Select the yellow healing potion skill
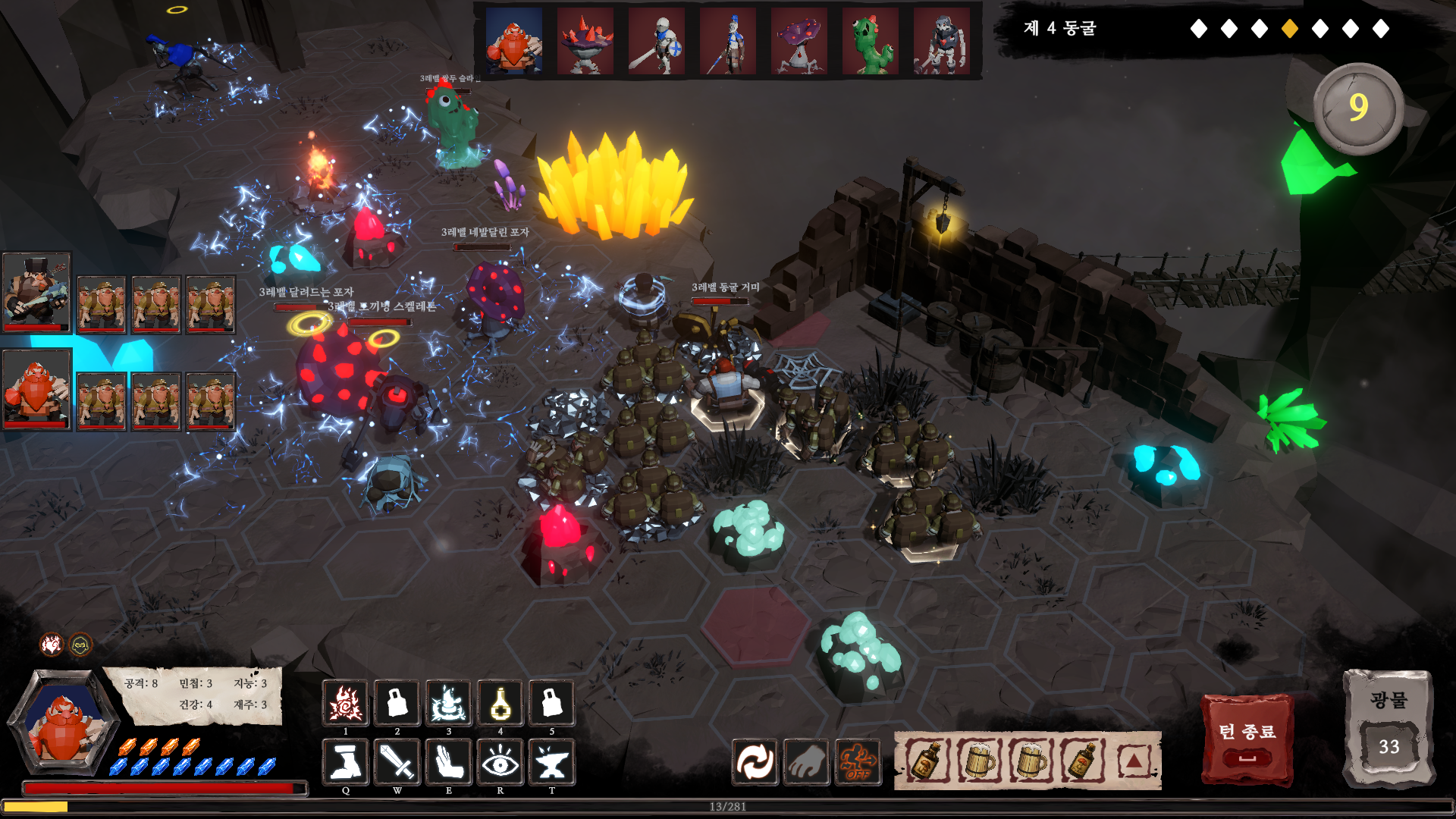 click(500, 704)
